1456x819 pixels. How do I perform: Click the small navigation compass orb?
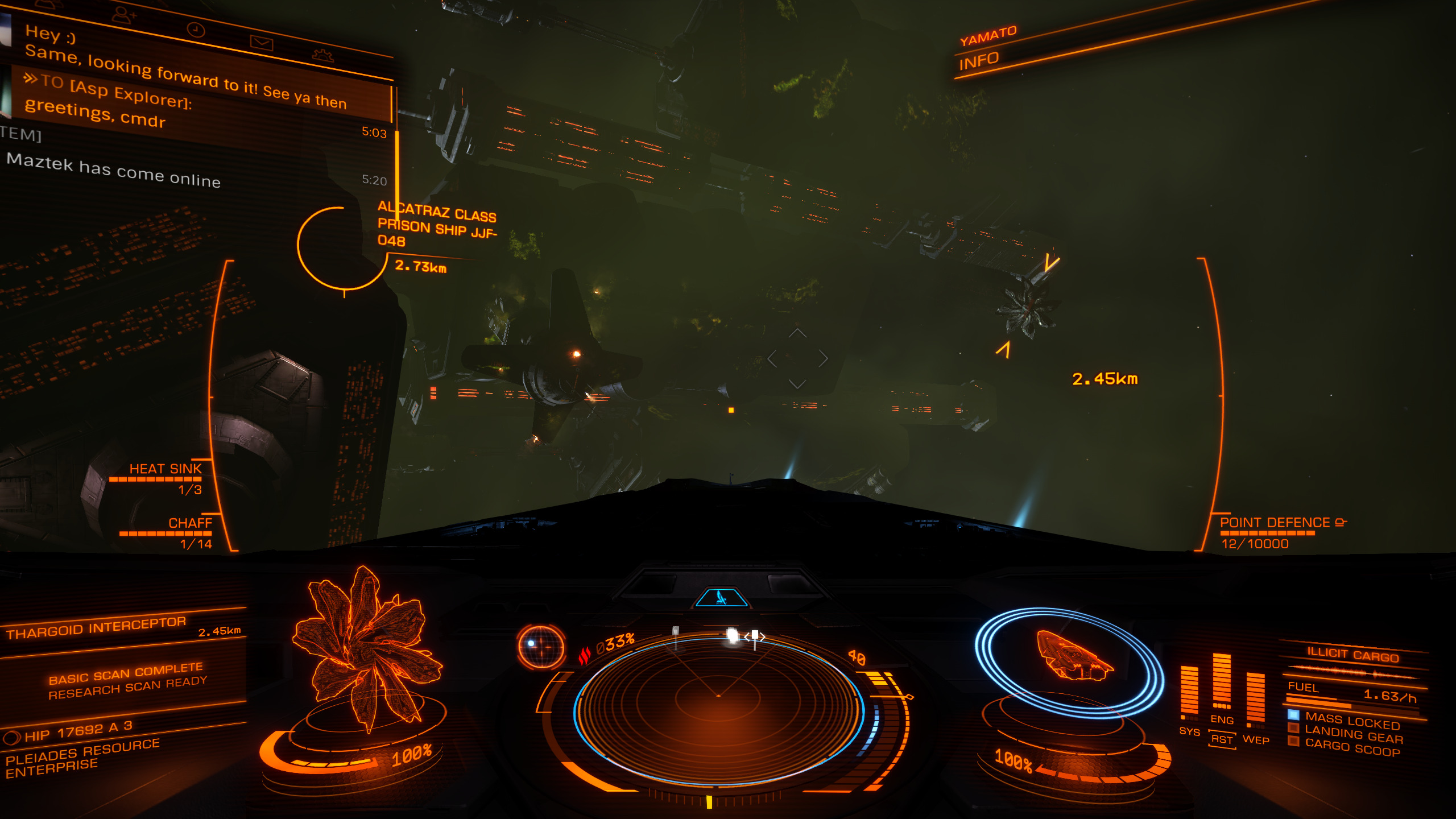pyautogui.click(x=541, y=647)
